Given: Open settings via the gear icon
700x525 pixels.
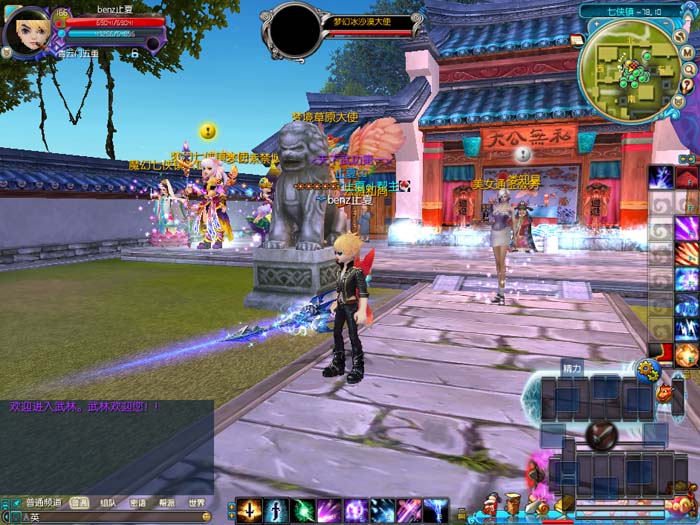Looking at the screenshot, I should pyautogui.click(x=647, y=370).
